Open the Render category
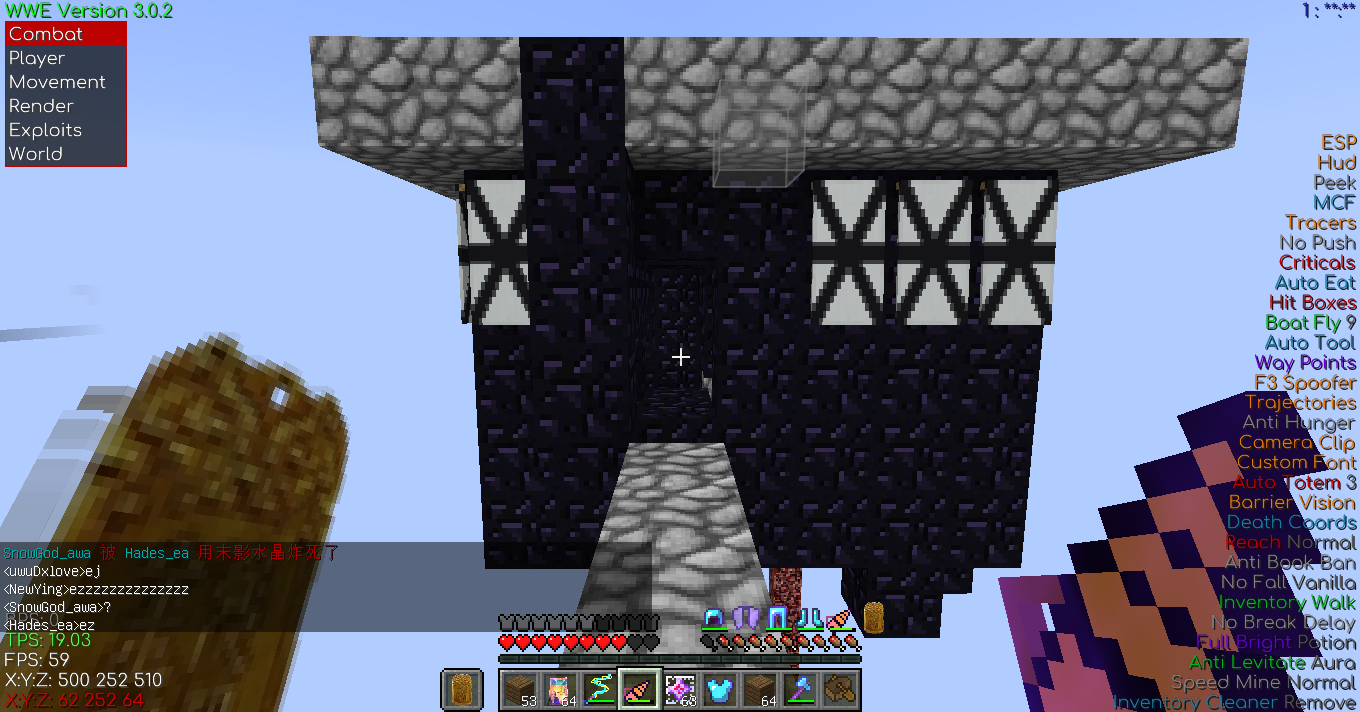Viewport: 1360px width, 712px height. pos(66,106)
